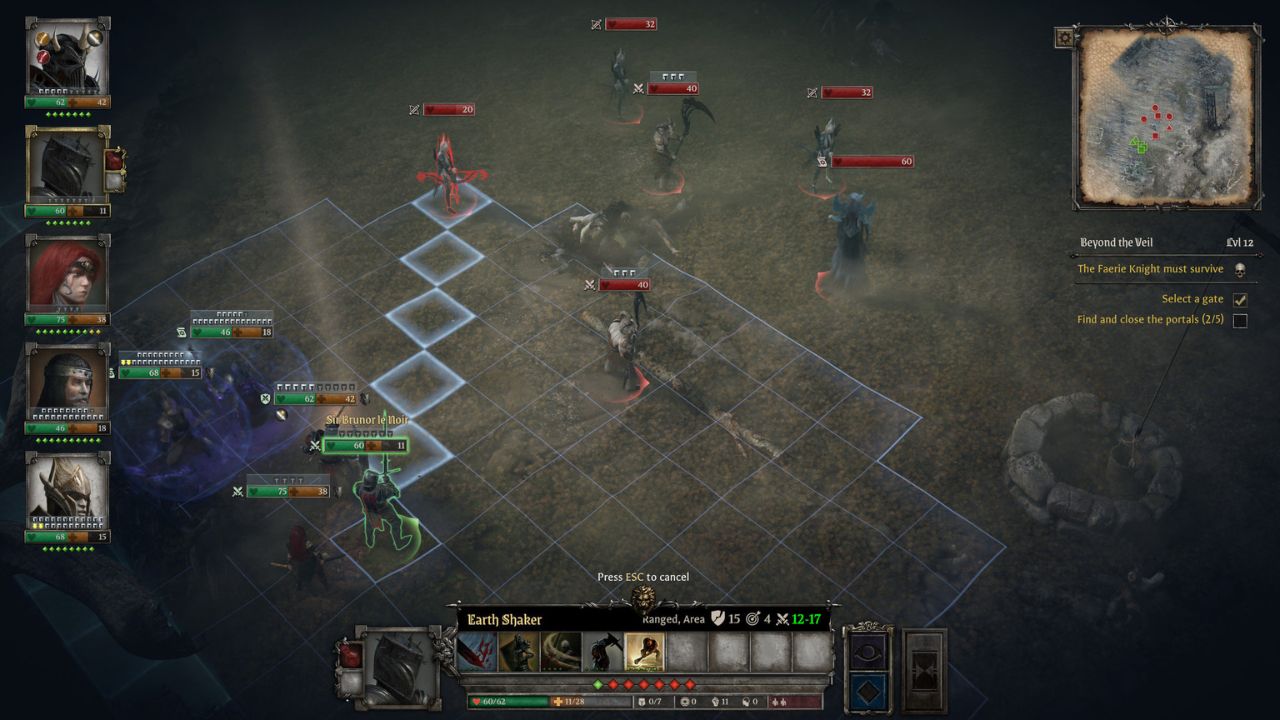Select the horned knight portrait at top left

(x=63, y=55)
